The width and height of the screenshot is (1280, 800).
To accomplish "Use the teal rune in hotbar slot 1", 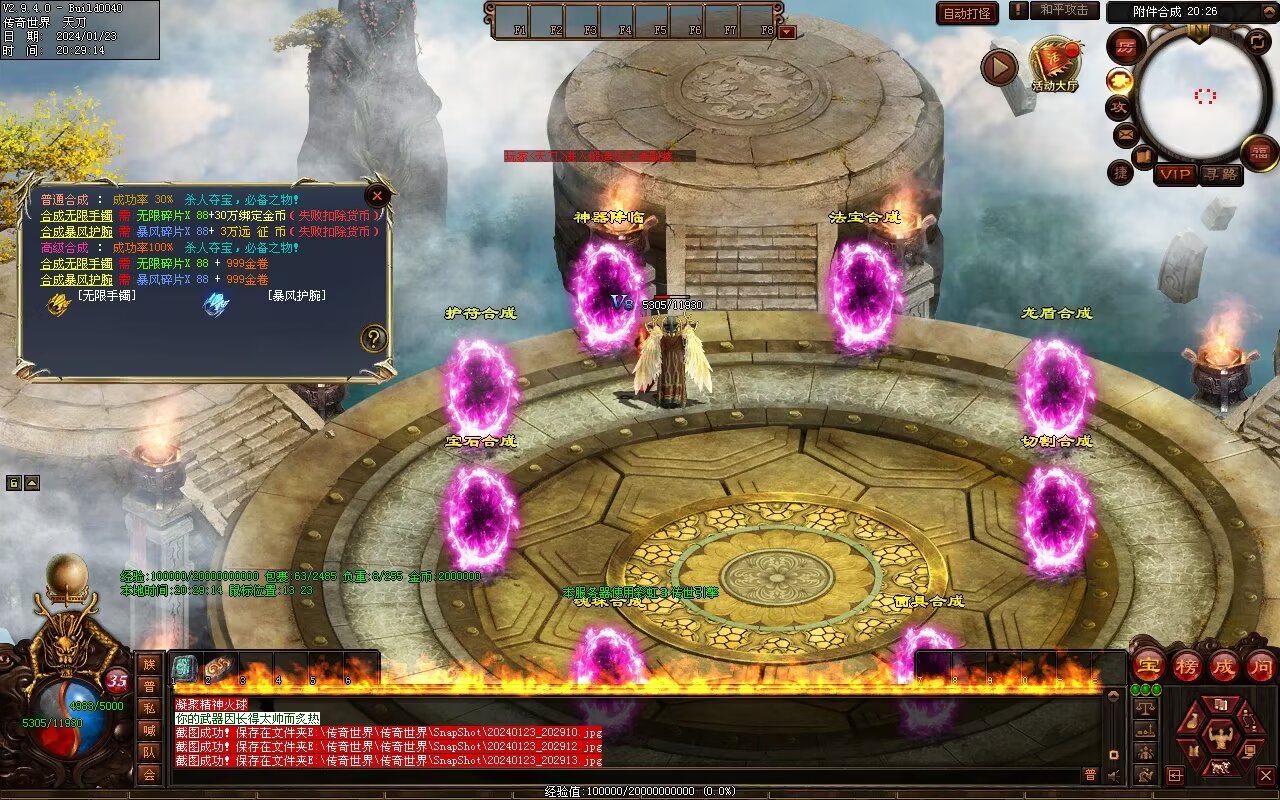I will pyautogui.click(x=184, y=668).
